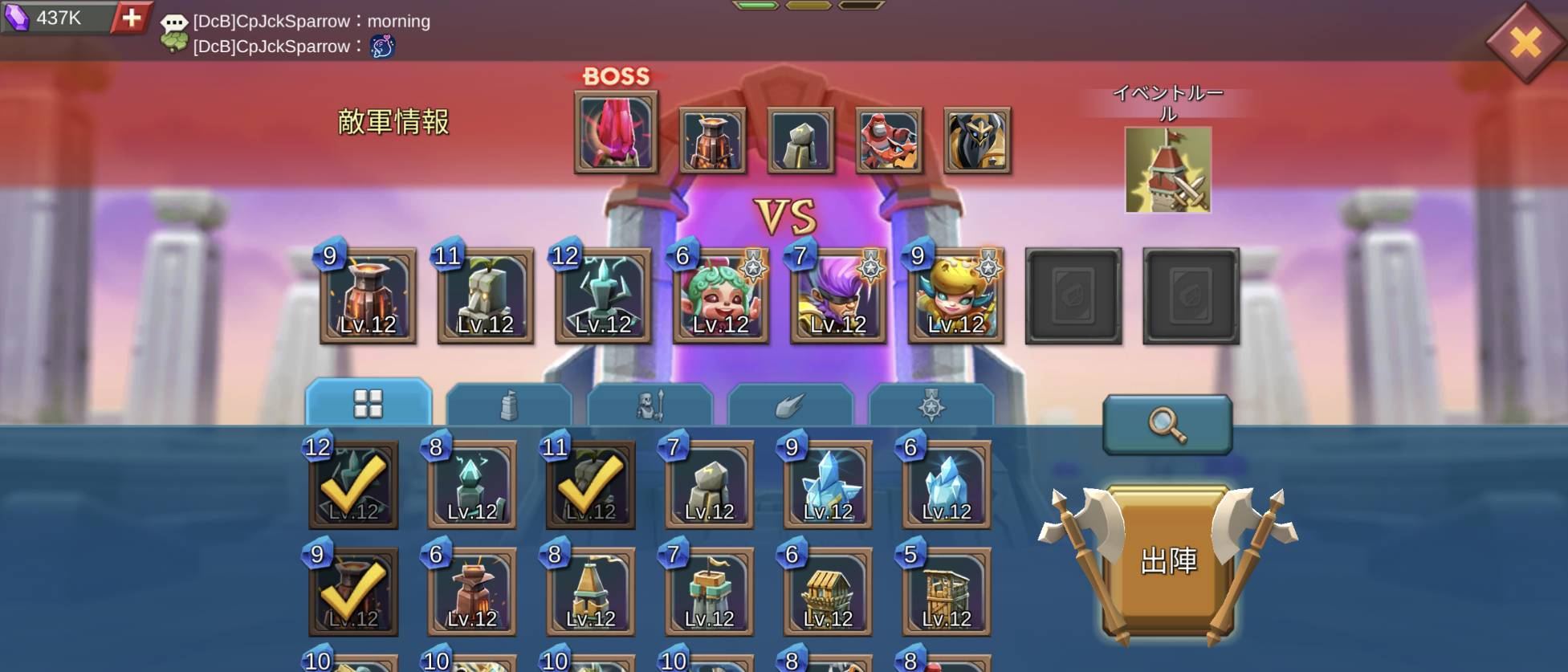Screen dimensions: 1568x672
Task: Close the battle preparation screen
Action: pyautogui.click(x=1524, y=42)
